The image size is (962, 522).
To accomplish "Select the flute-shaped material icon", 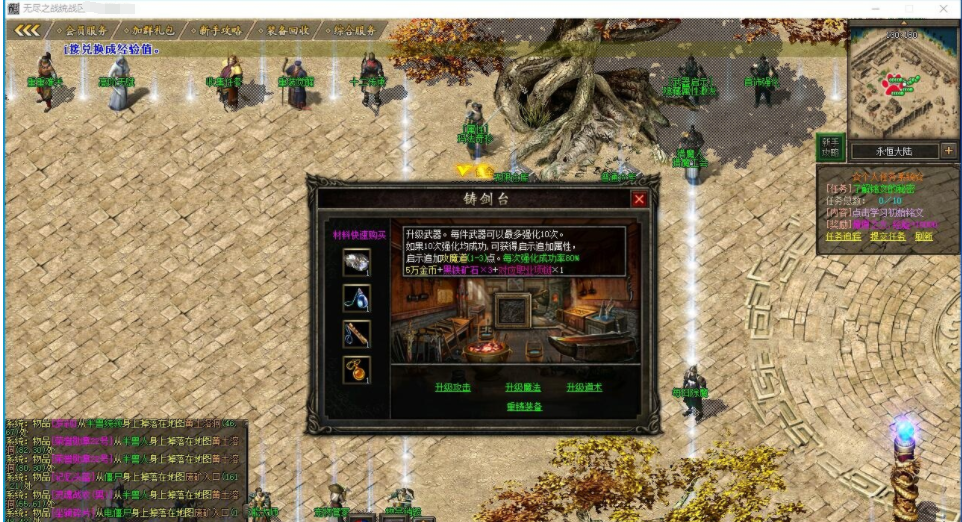I will tap(356, 334).
